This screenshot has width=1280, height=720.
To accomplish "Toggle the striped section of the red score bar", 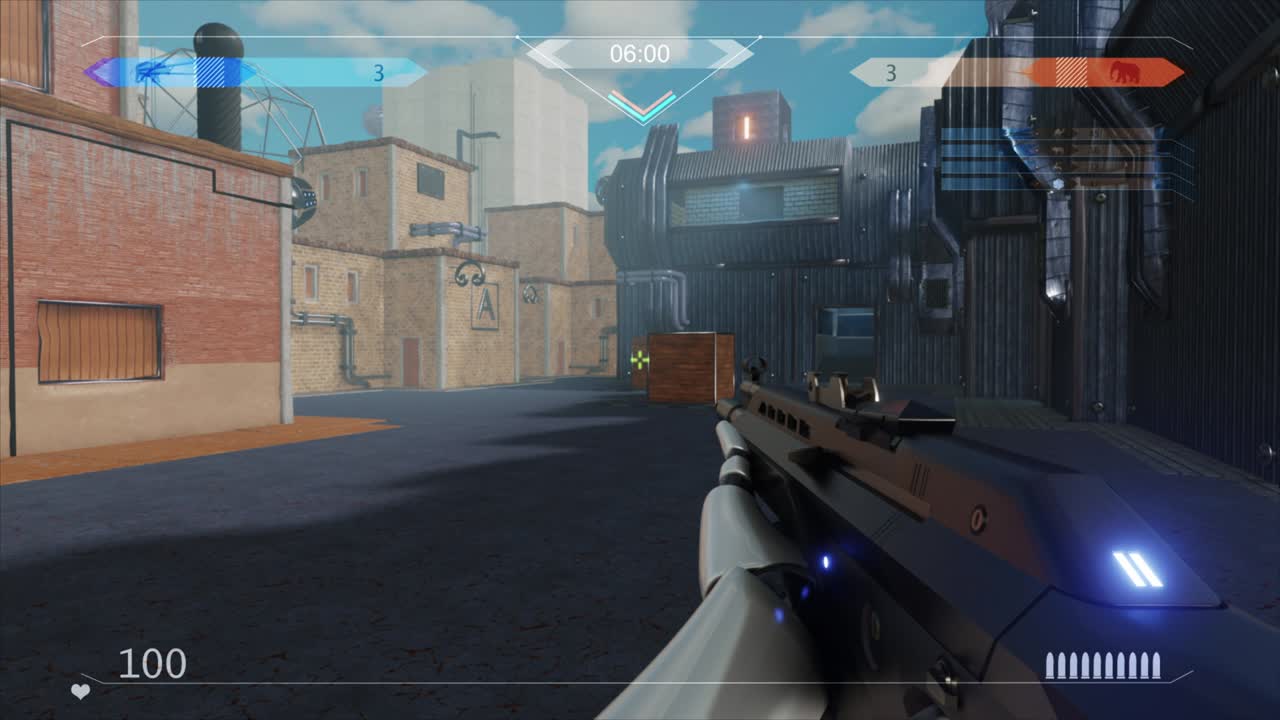I will [x=1072, y=70].
